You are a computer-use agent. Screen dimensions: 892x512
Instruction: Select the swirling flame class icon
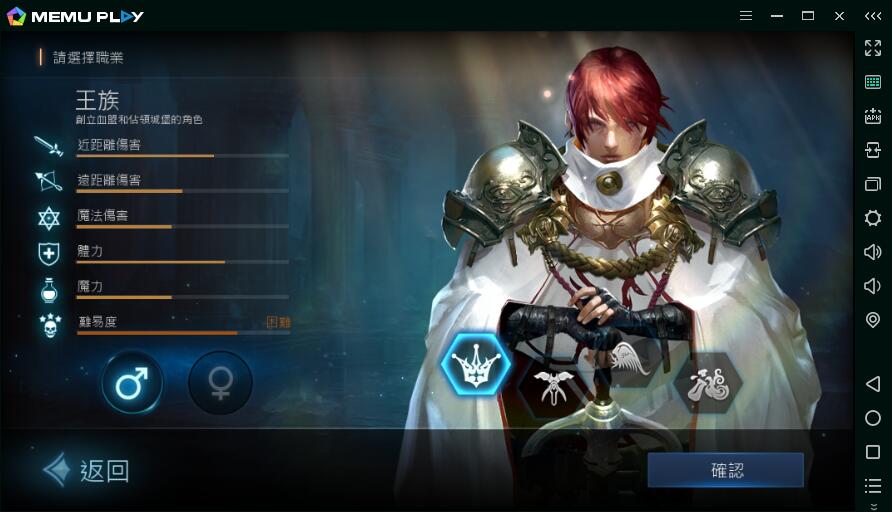708,383
